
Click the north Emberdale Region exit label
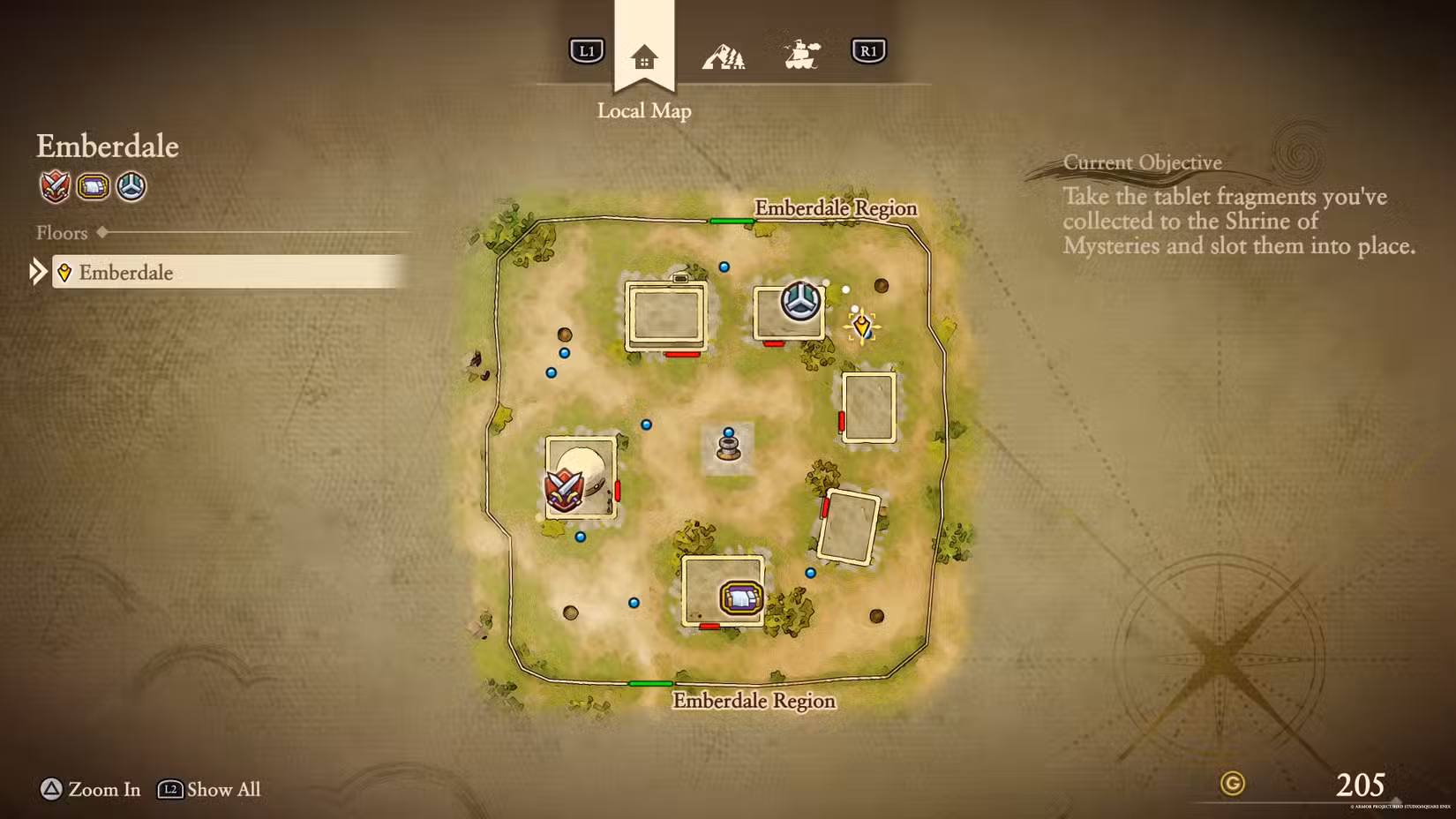(x=836, y=208)
